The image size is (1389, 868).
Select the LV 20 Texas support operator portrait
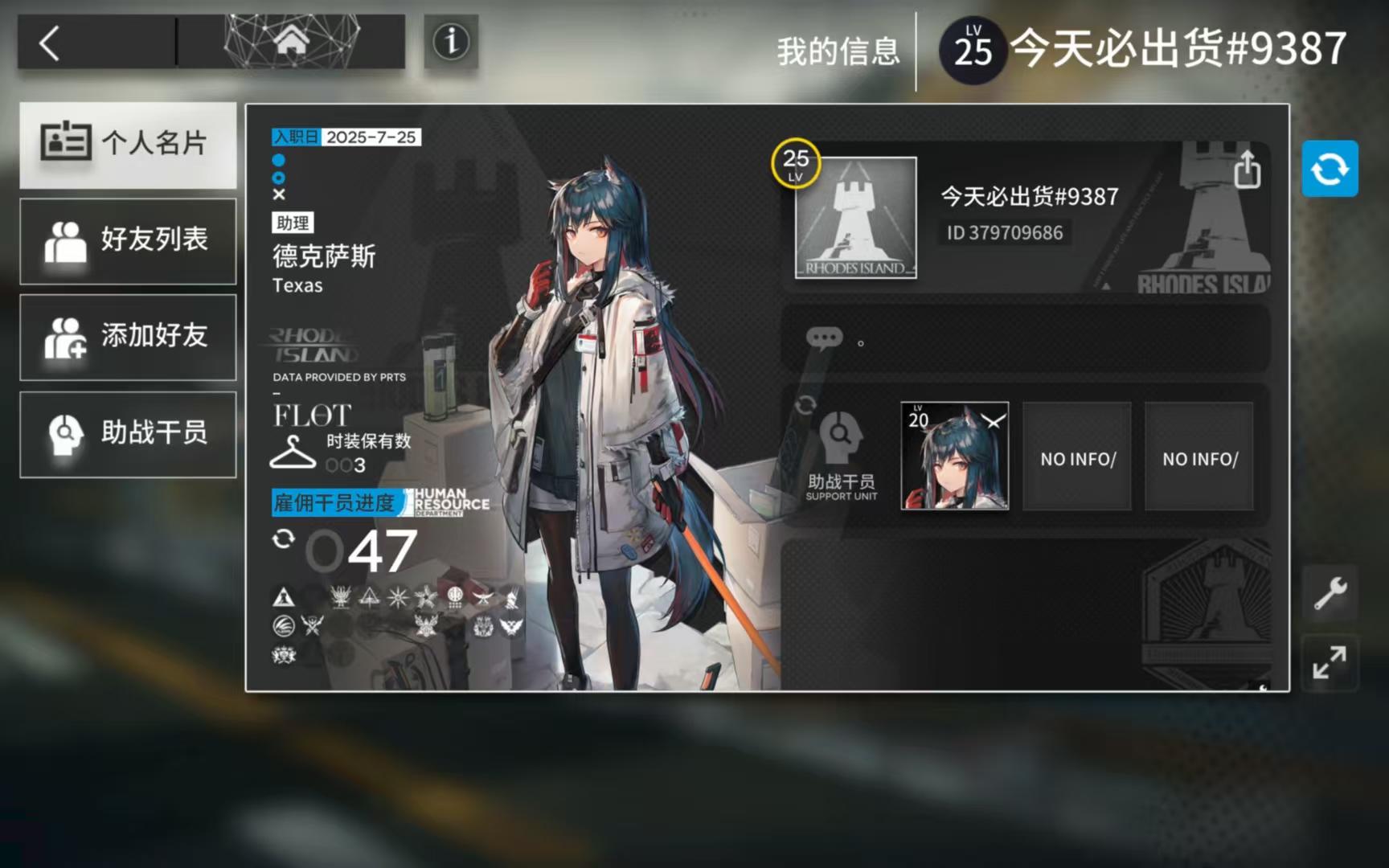point(955,457)
